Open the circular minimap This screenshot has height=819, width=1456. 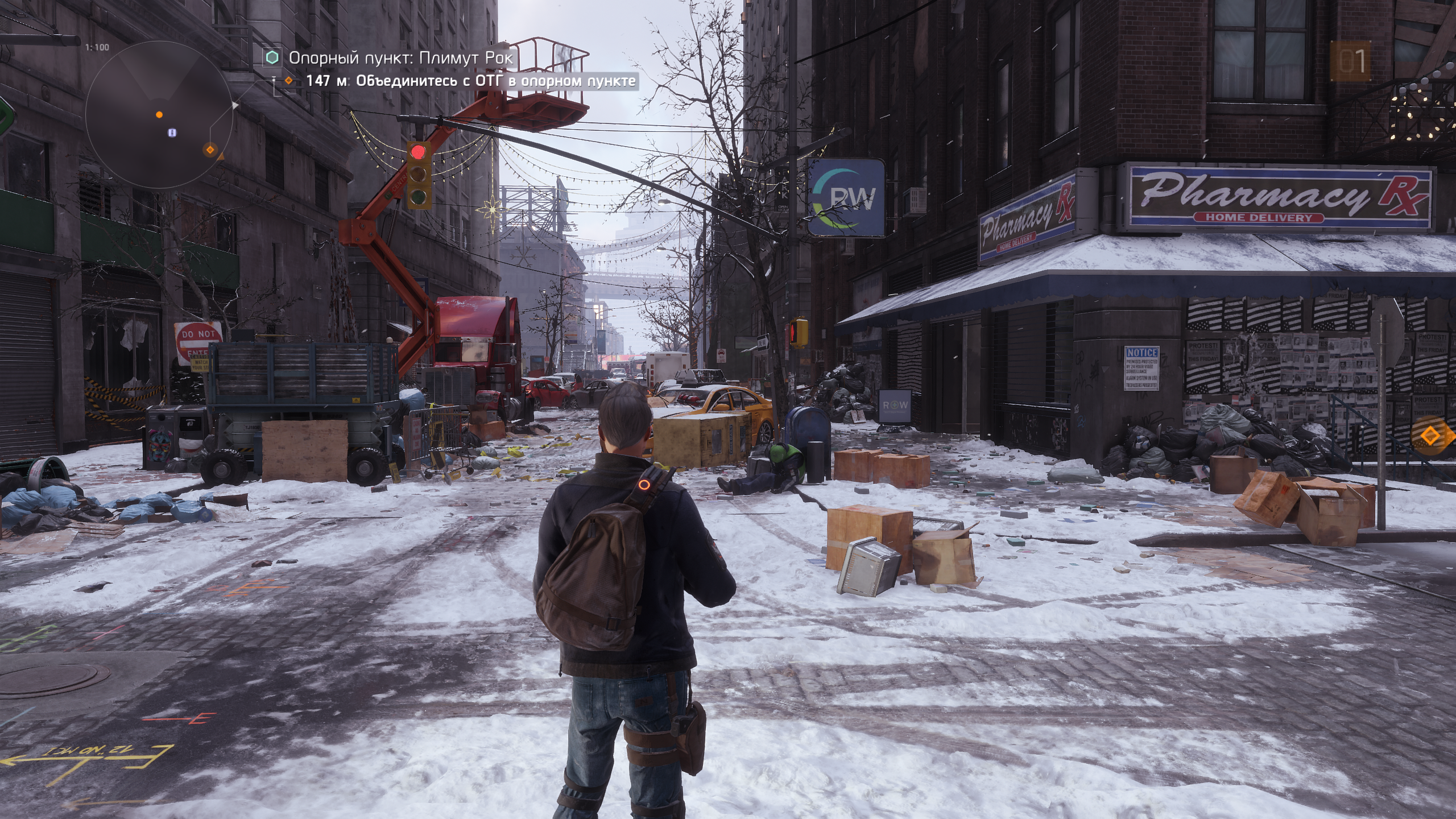point(160,115)
